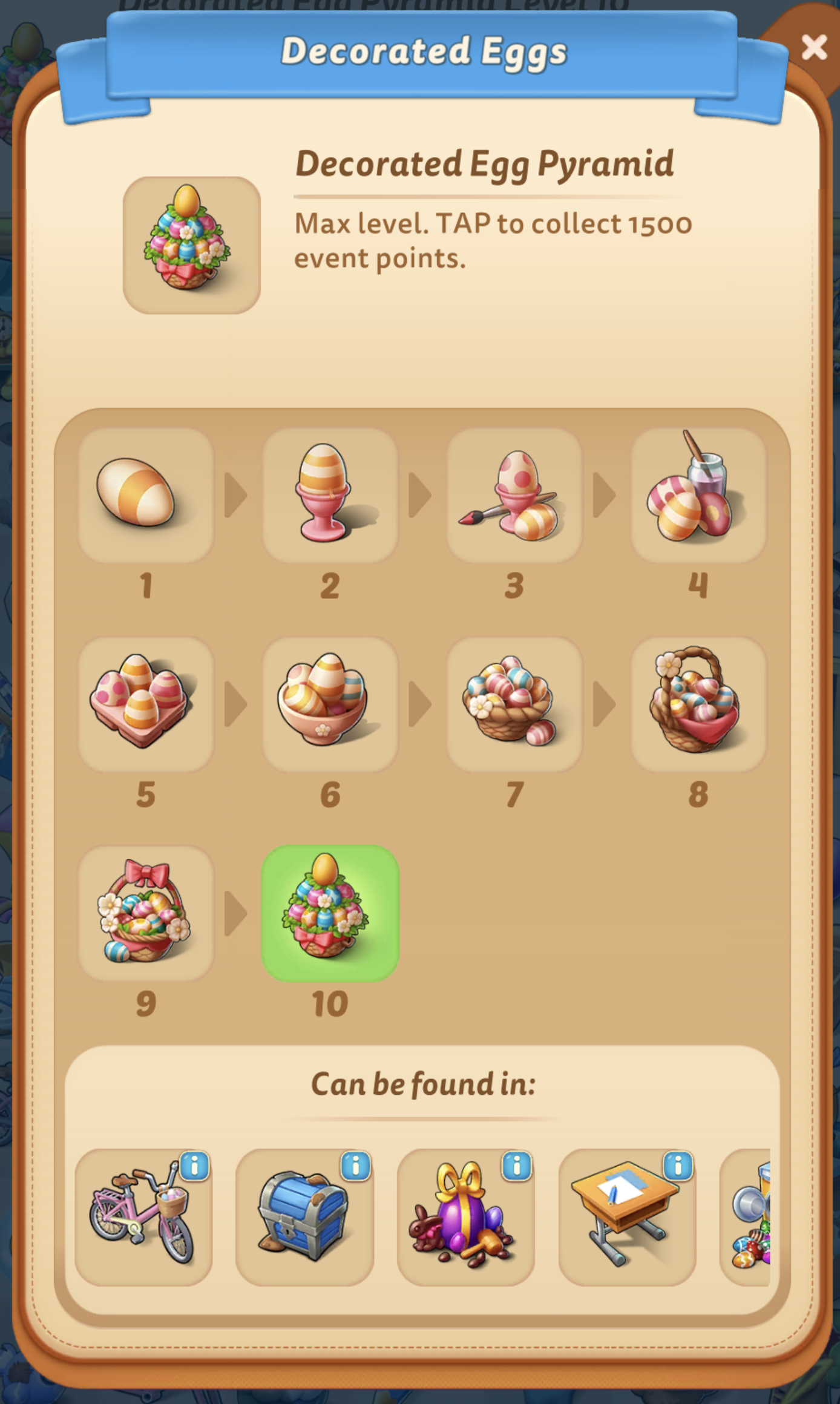Select the level 4 eggs with paint jar
The height and width of the screenshot is (1404, 840).
click(x=697, y=495)
